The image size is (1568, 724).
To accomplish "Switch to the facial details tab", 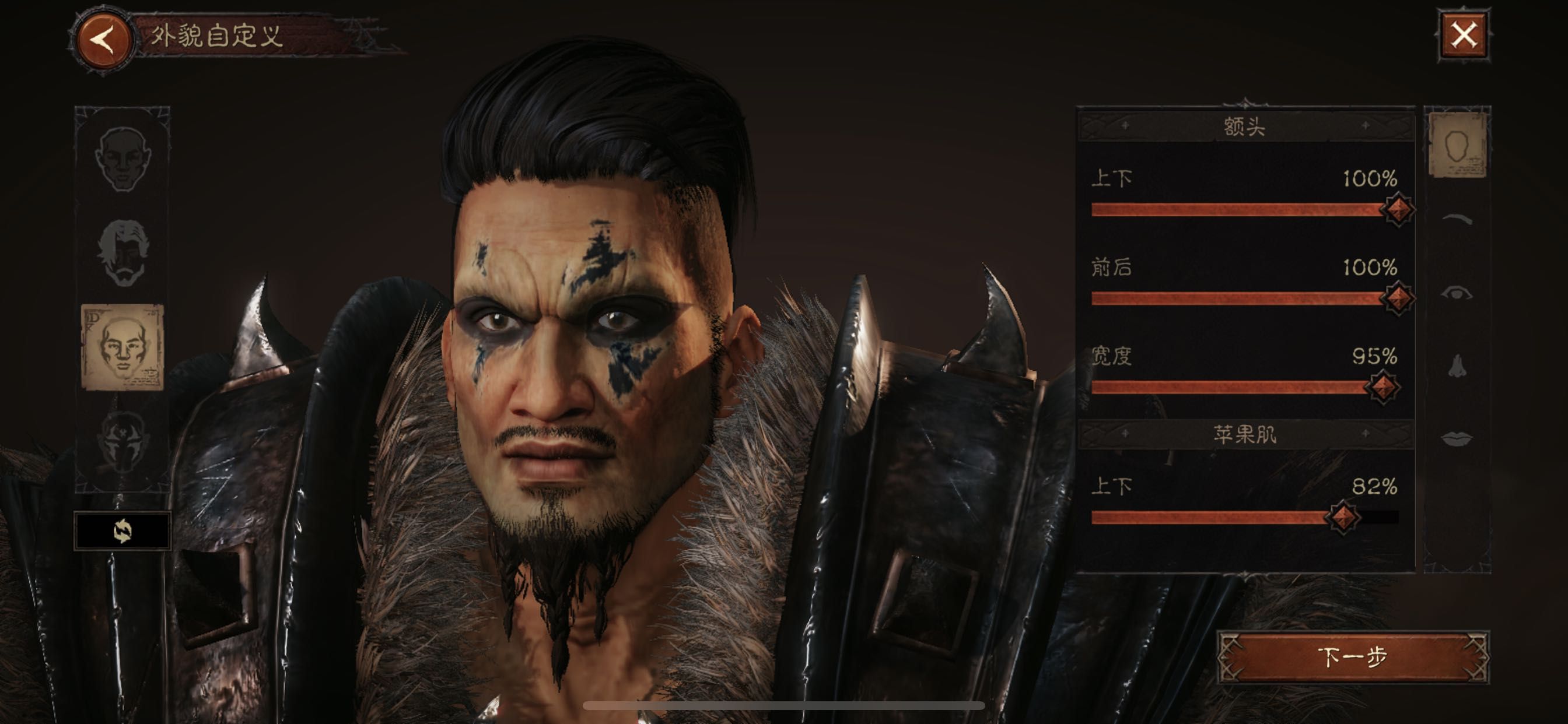I will (x=123, y=347).
